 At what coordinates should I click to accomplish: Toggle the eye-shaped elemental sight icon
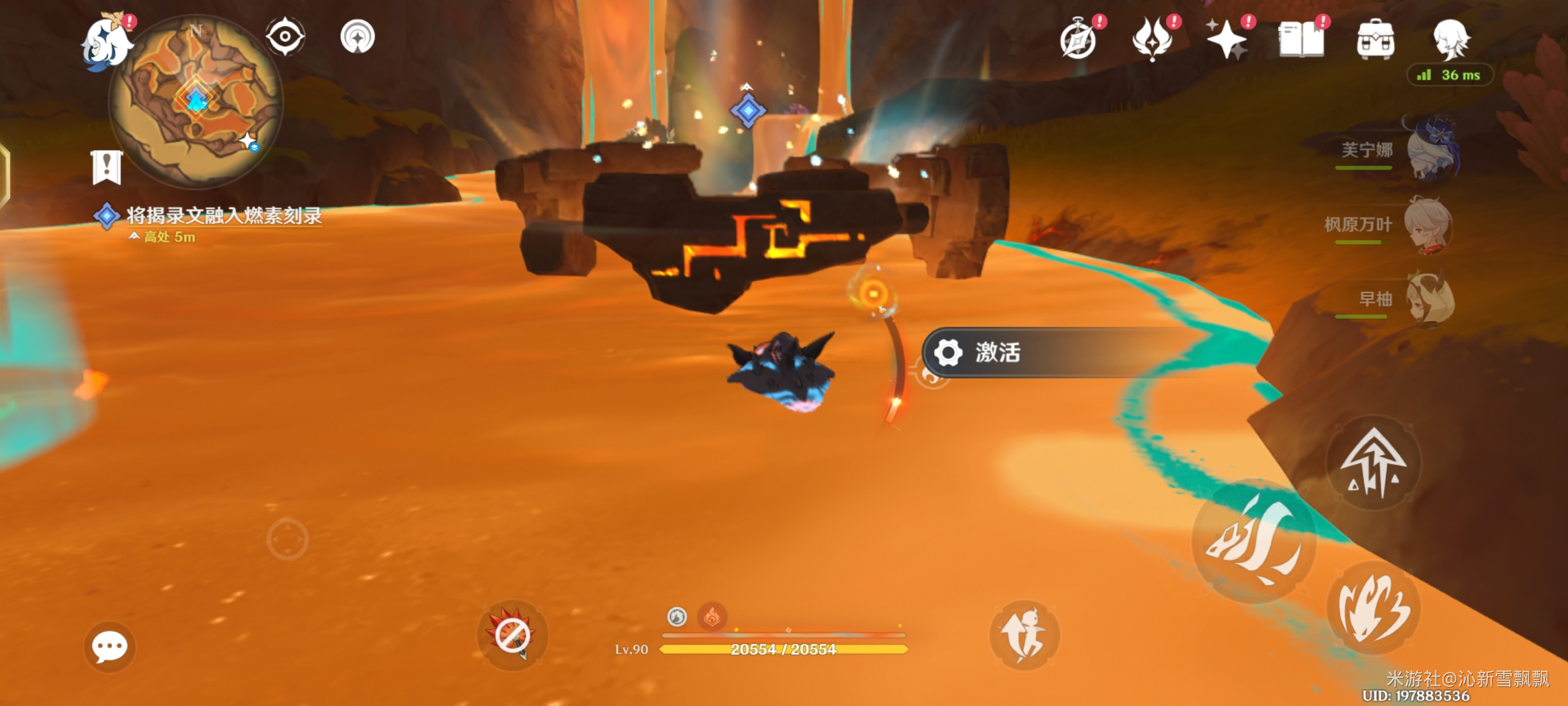[285, 36]
